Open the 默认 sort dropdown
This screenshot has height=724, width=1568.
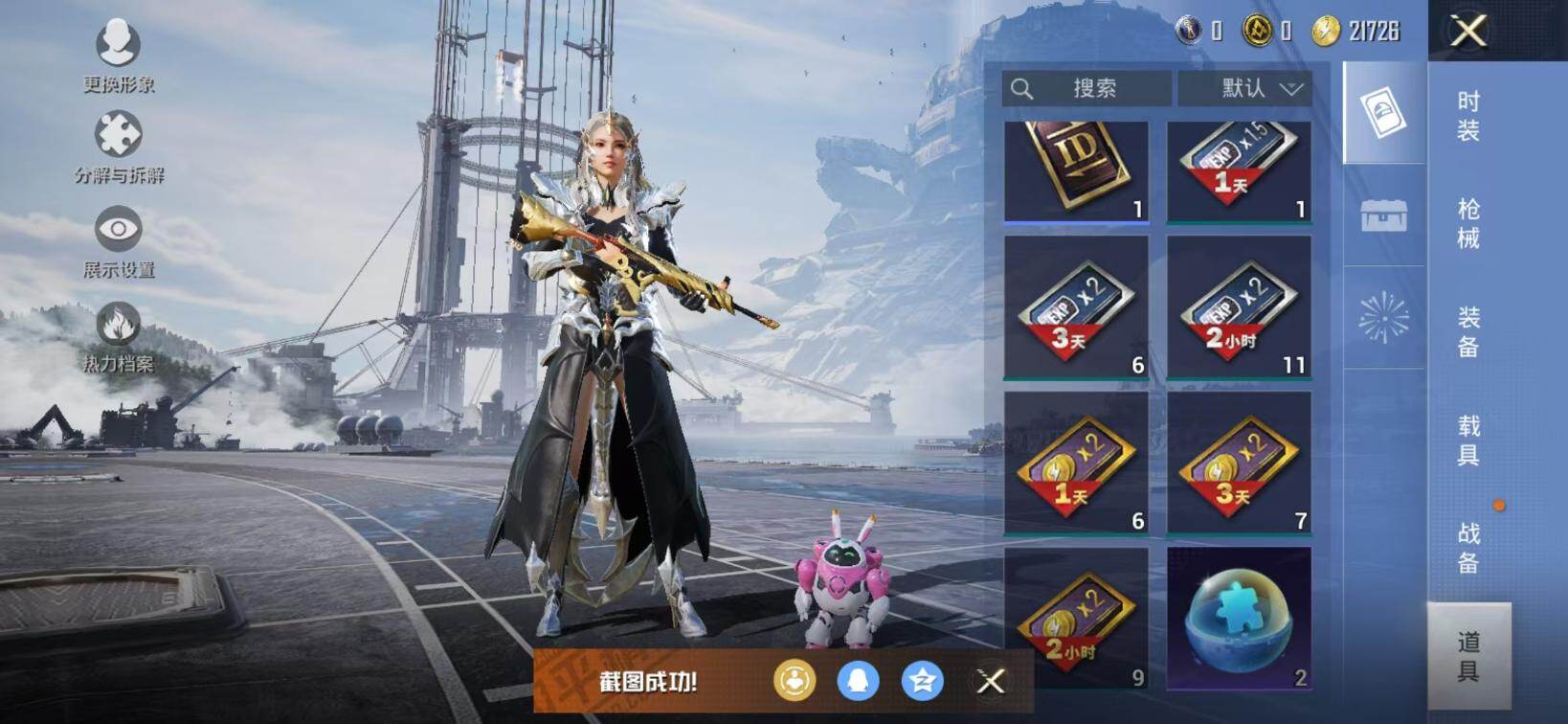1244,89
